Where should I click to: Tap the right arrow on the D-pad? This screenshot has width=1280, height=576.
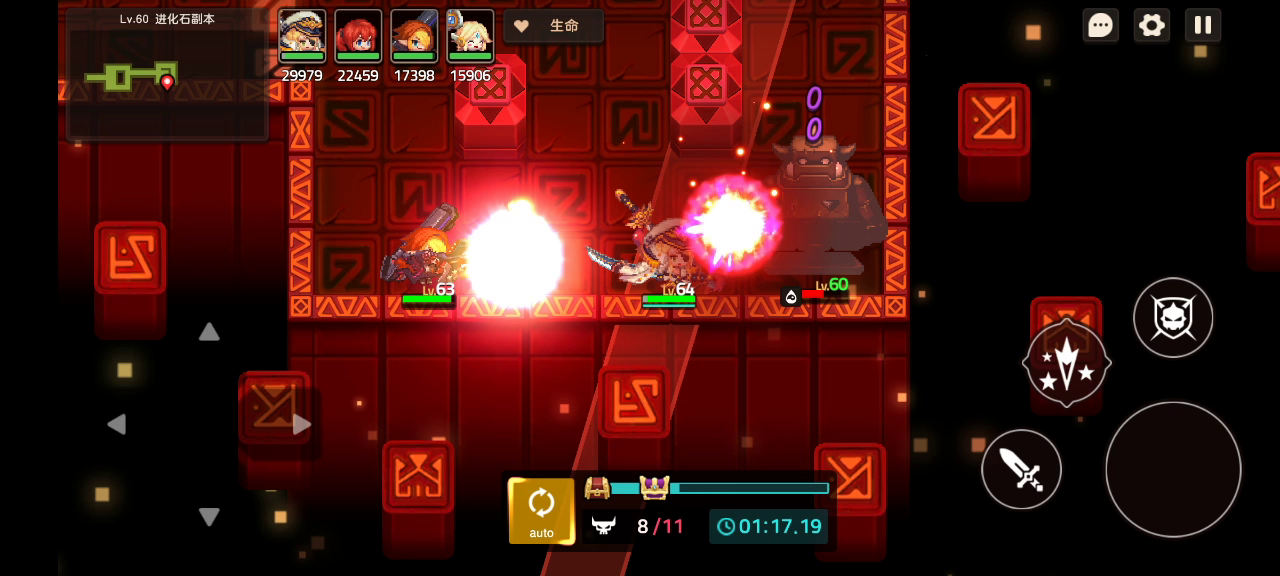(301, 424)
